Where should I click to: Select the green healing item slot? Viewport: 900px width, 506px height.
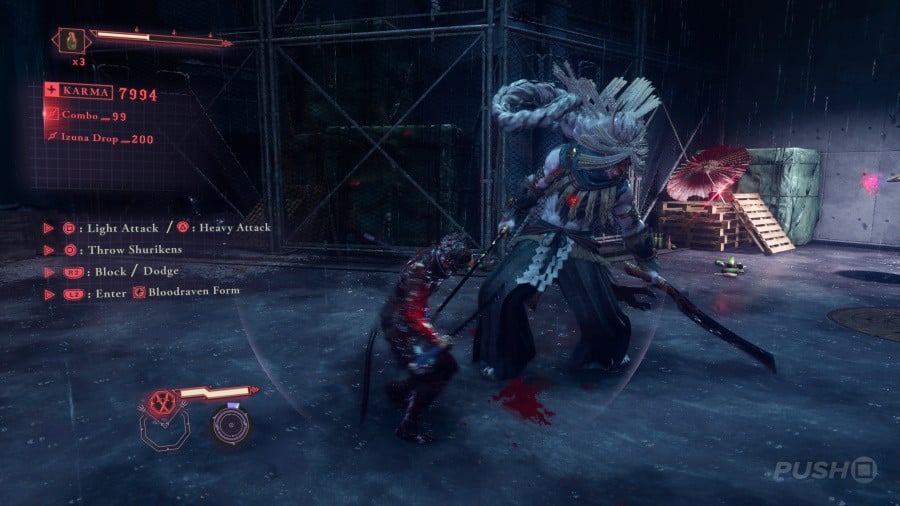(x=69, y=42)
